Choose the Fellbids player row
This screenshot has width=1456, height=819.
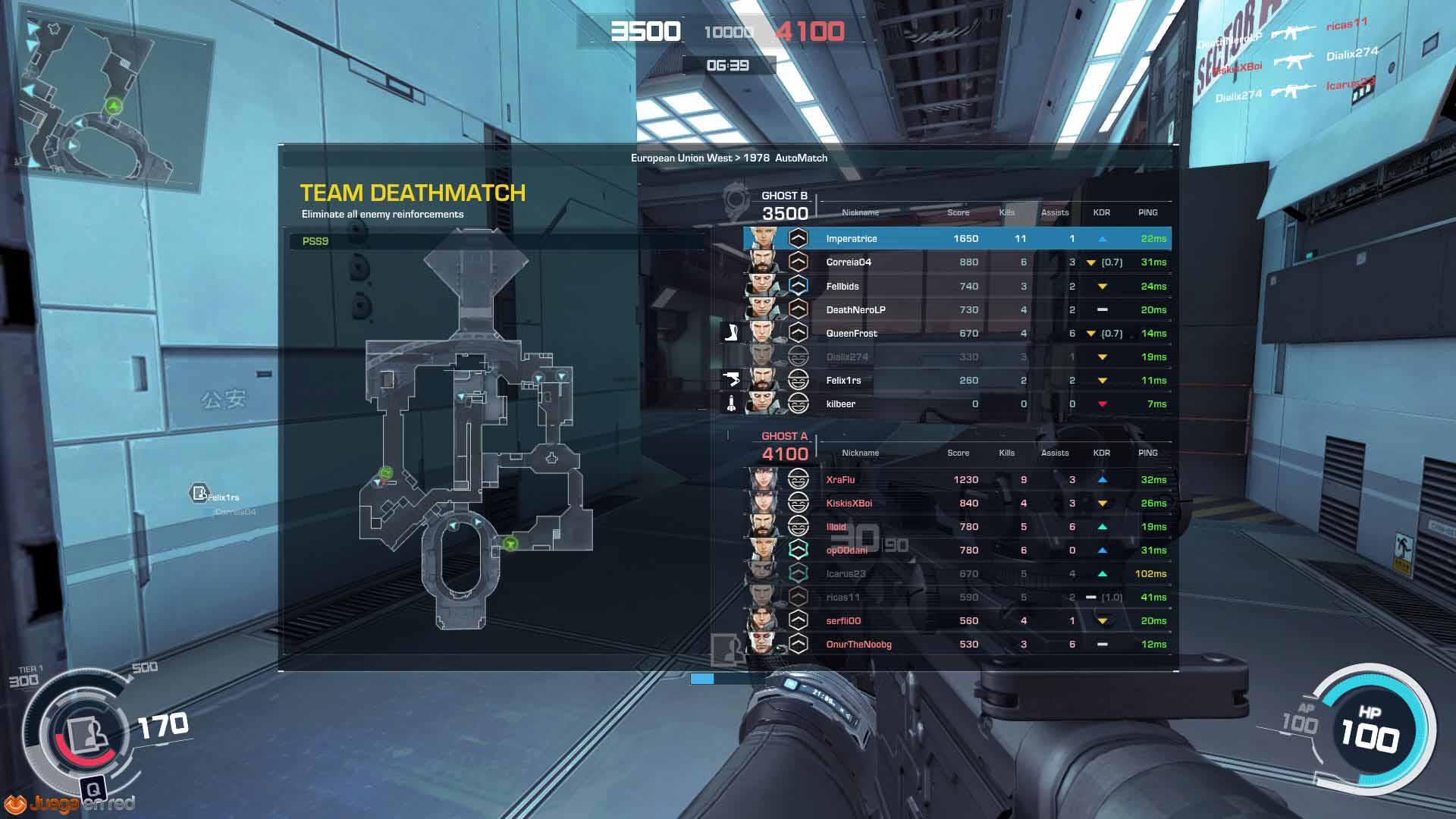point(957,287)
